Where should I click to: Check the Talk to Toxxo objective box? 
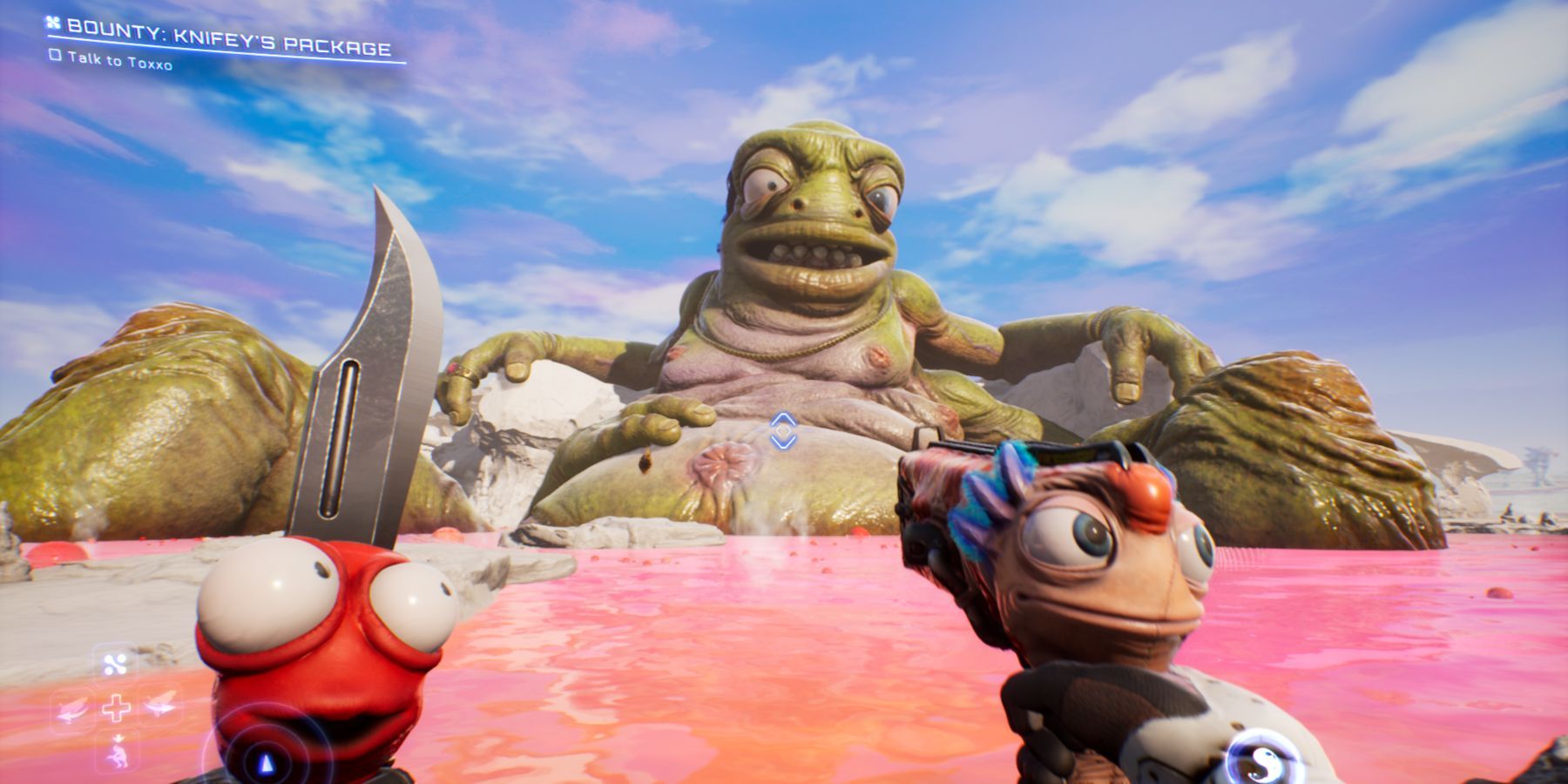56,57
